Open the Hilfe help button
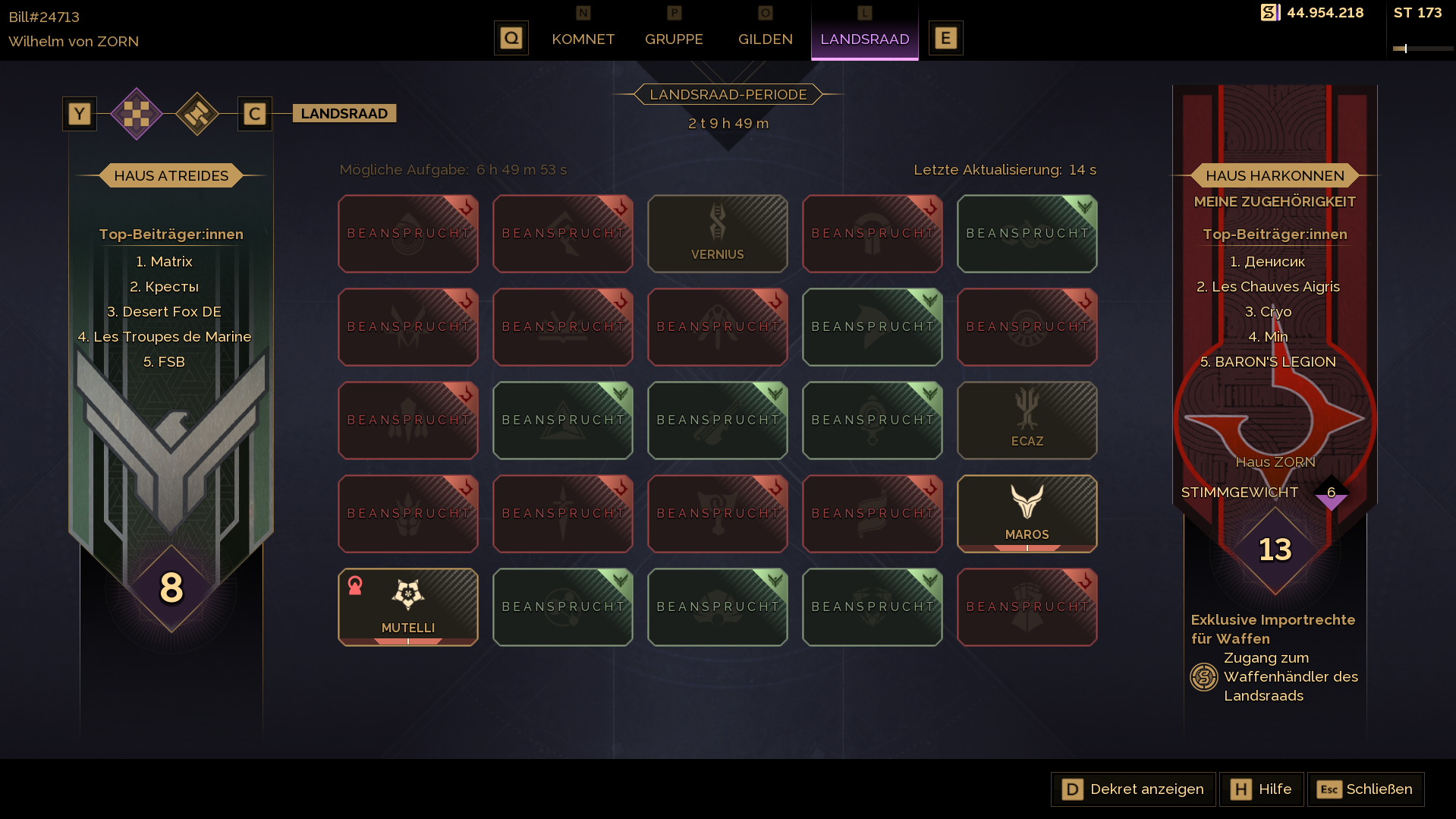 (1261, 789)
